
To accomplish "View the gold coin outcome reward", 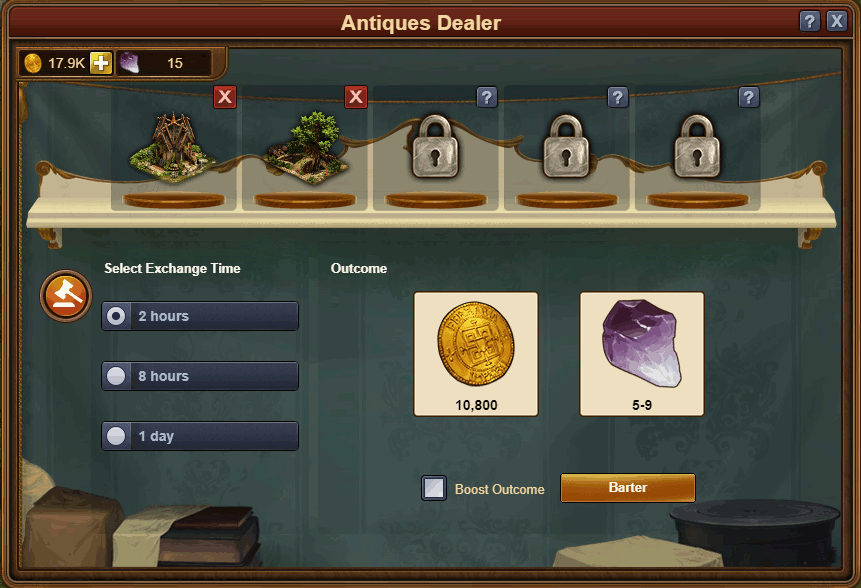I will pos(476,353).
